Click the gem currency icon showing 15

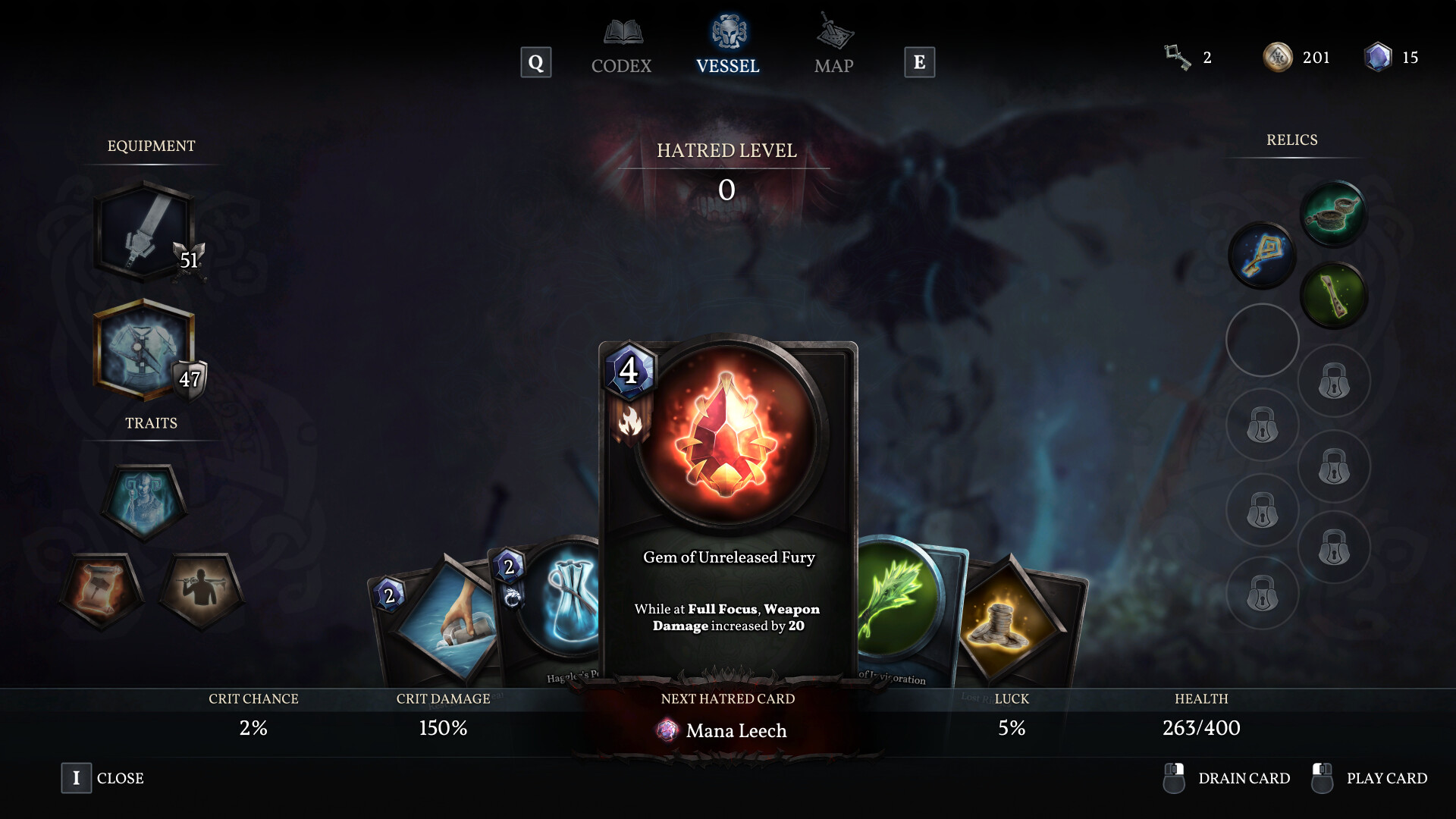pos(1379,57)
